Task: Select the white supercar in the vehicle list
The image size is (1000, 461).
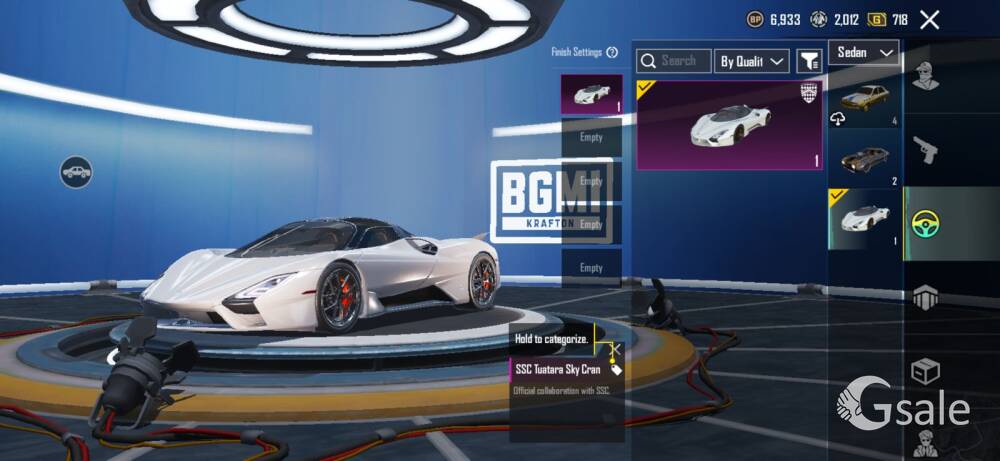Action: pyautogui.click(x=864, y=216)
